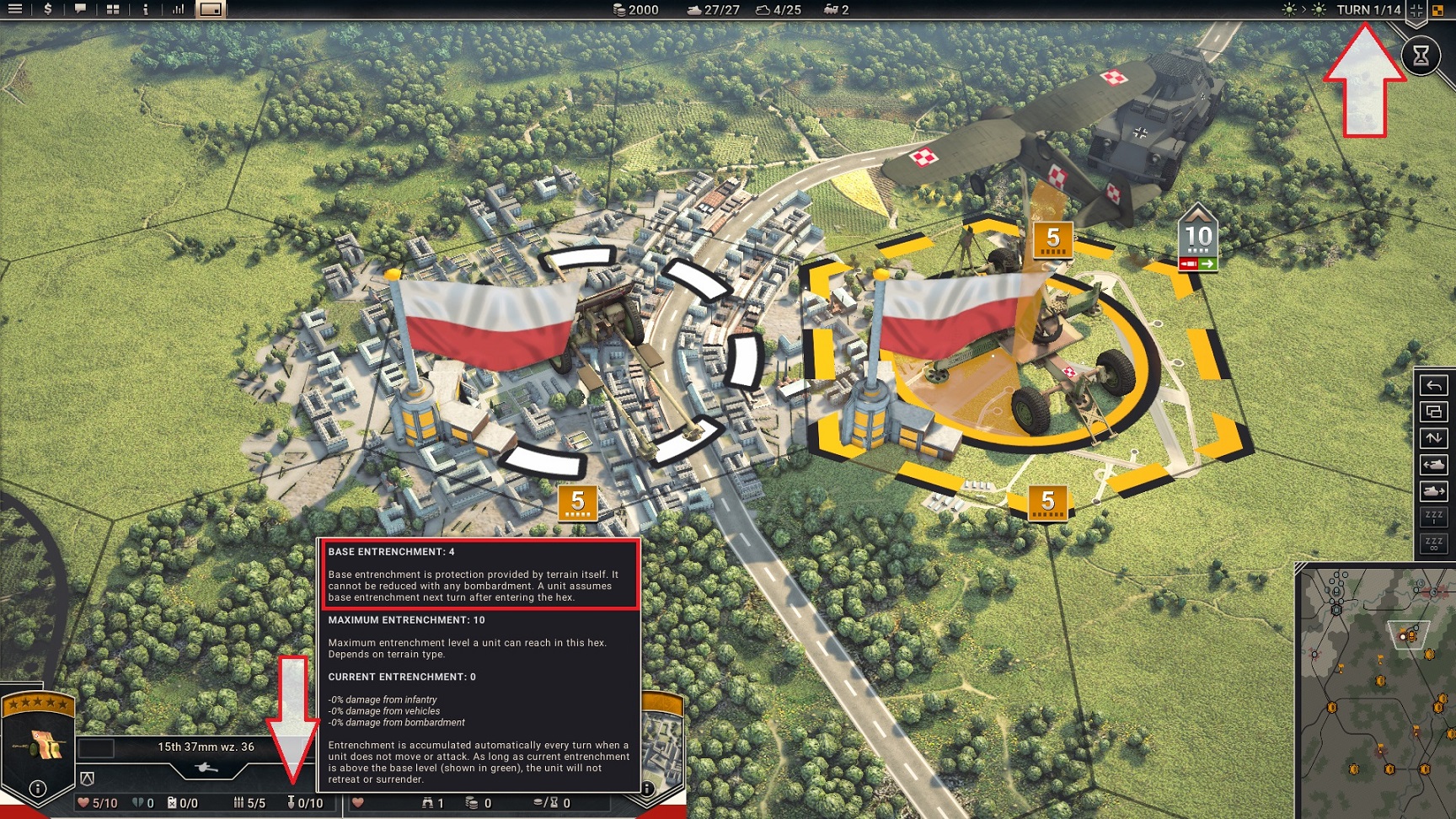
Task: End the turn with the hourglass button
Action: [x=1421, y=56]
